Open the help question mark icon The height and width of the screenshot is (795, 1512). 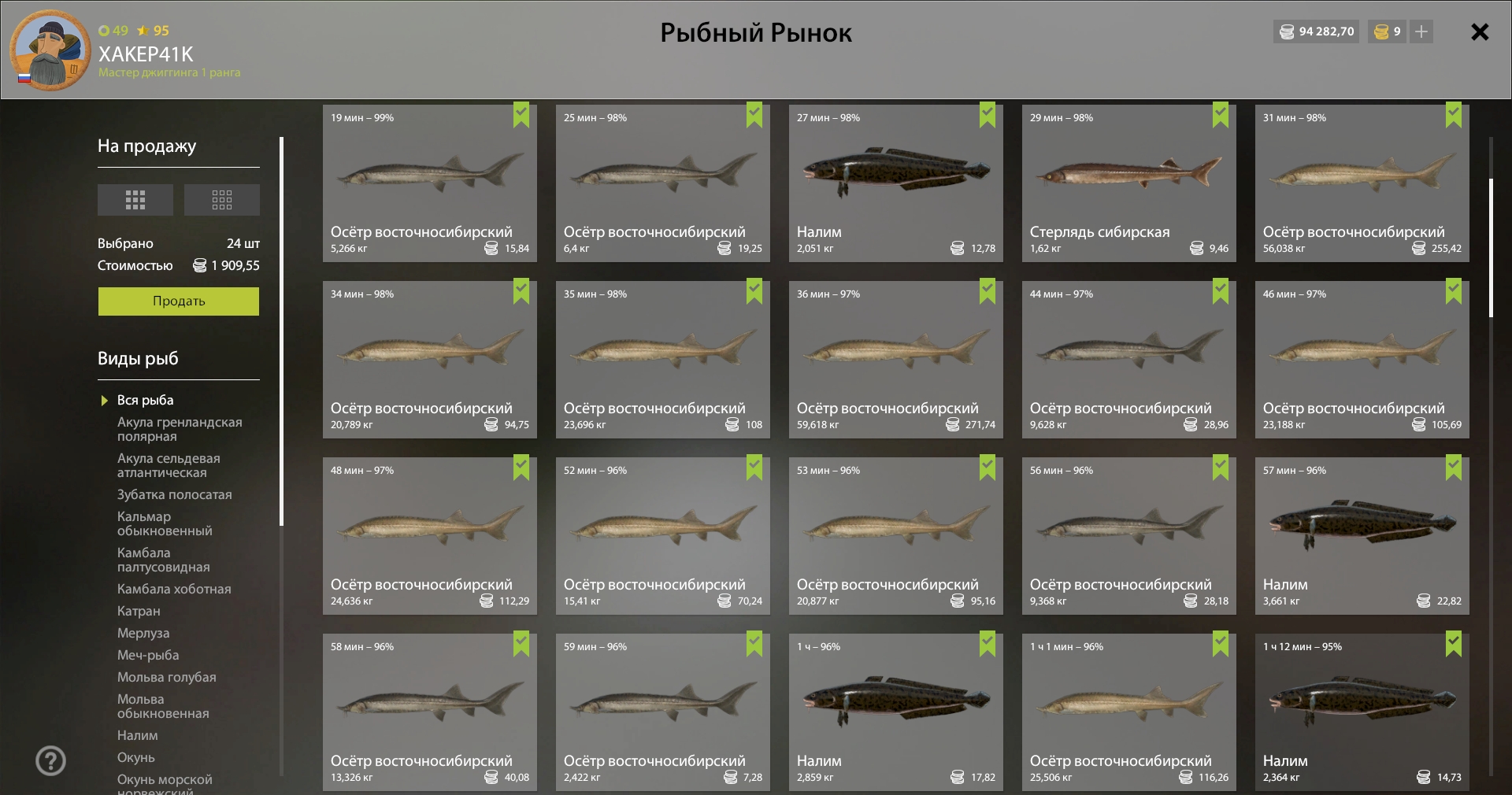51,761
